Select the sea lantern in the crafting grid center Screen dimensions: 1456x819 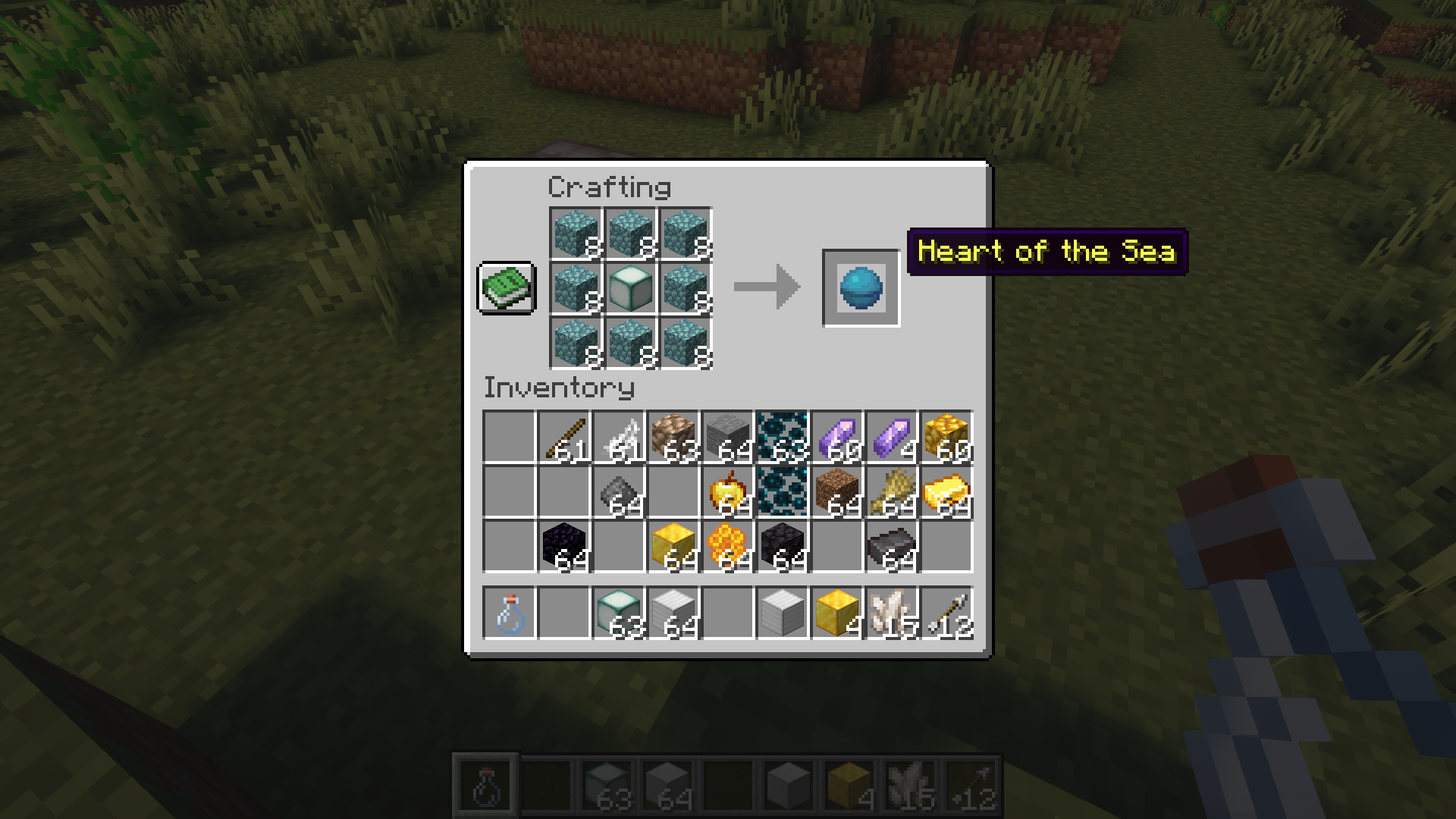pyautogui.click(x=630, y=288)
